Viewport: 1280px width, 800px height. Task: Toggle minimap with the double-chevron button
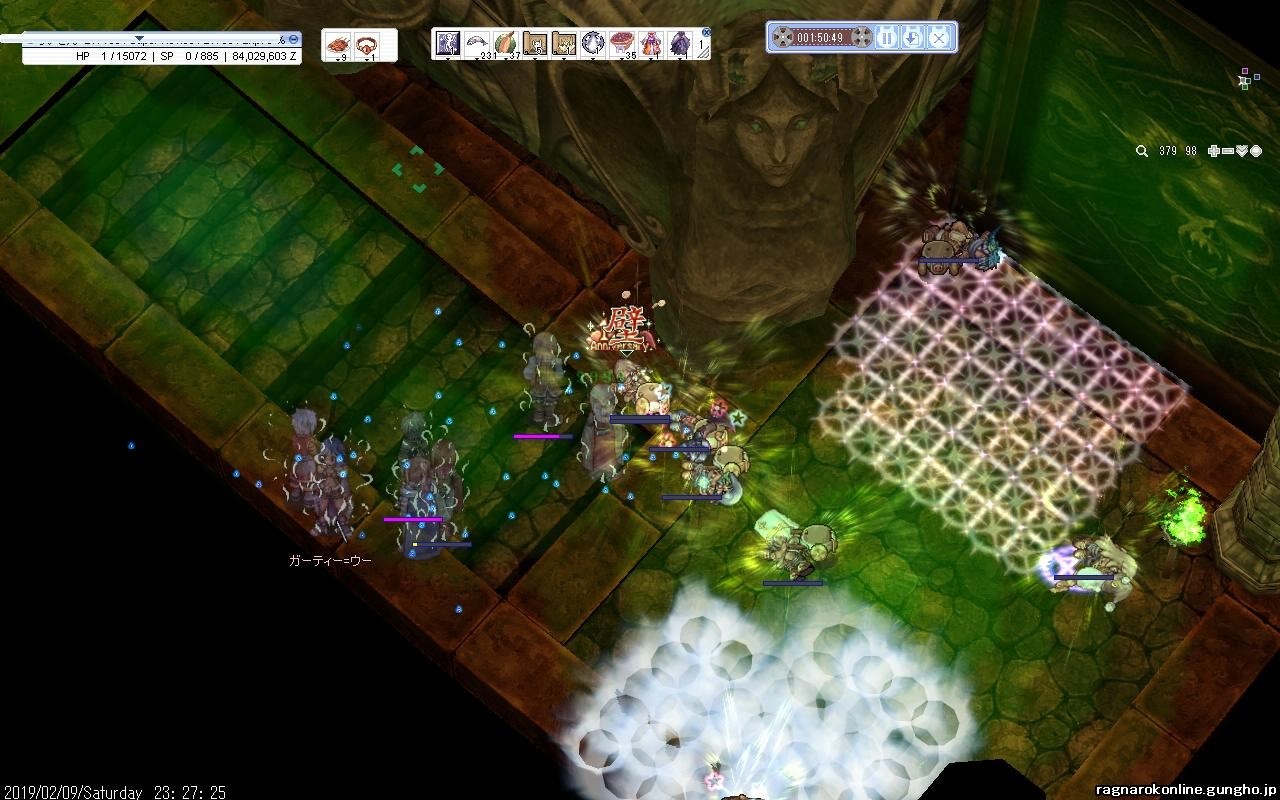click(1242, 151)
